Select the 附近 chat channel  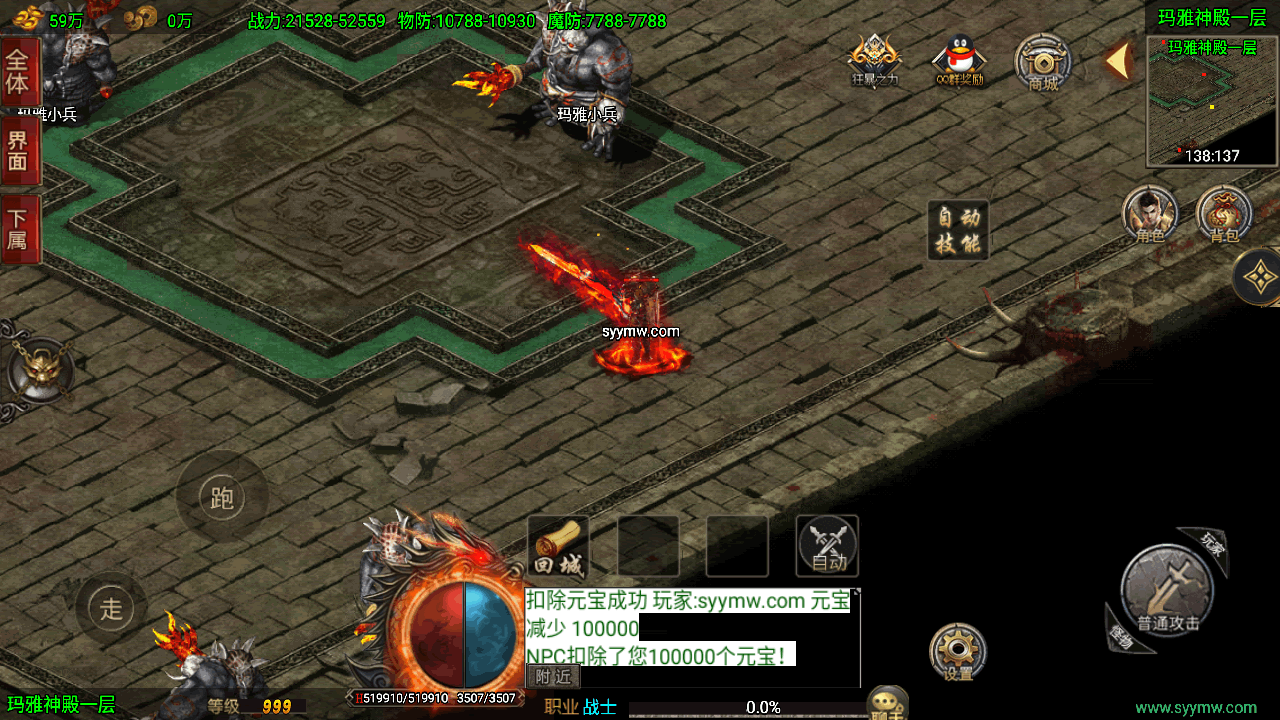[553, 676]
